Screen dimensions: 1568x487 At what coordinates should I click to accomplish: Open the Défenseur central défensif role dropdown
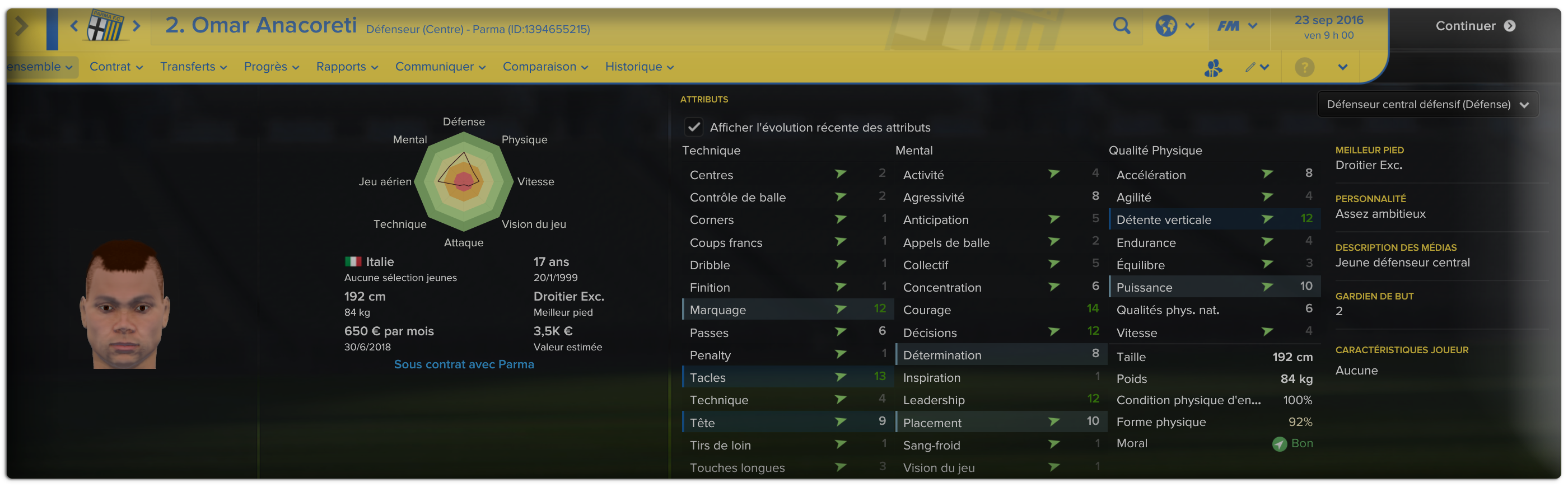click(1427, 105)
